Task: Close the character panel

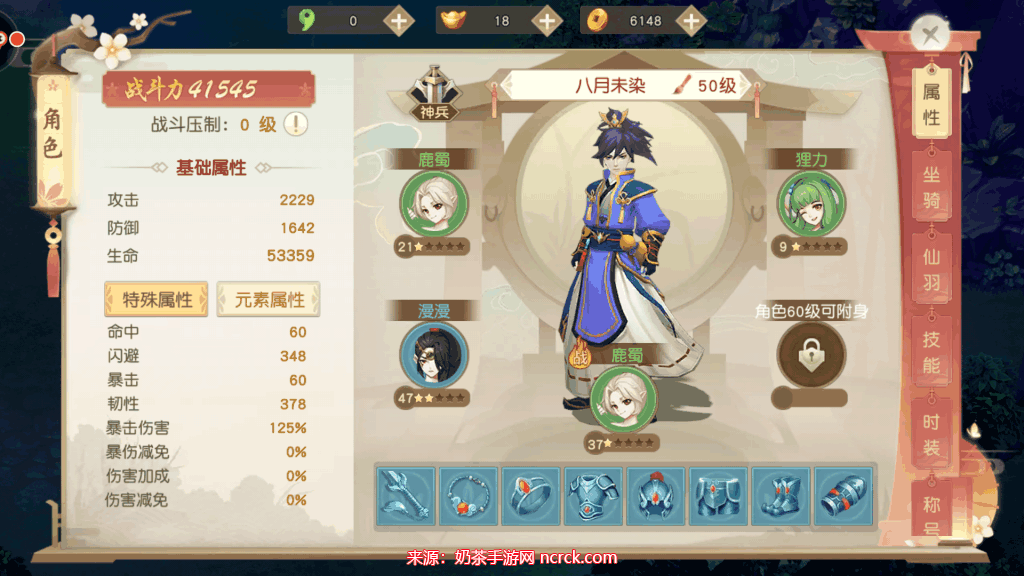Action: click(x=931, y=35)
